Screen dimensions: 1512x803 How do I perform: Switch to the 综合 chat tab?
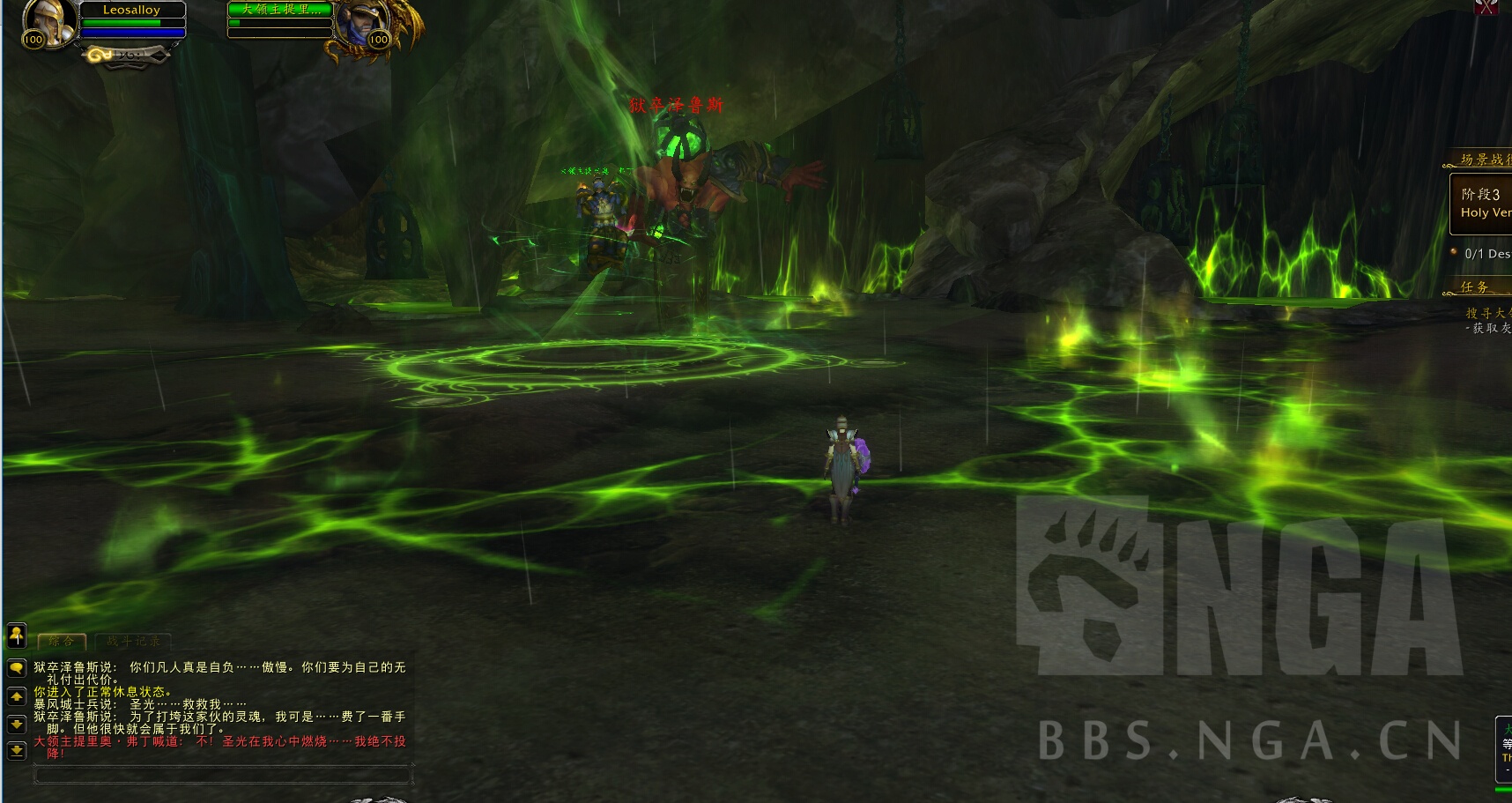(x=62, y=641)
